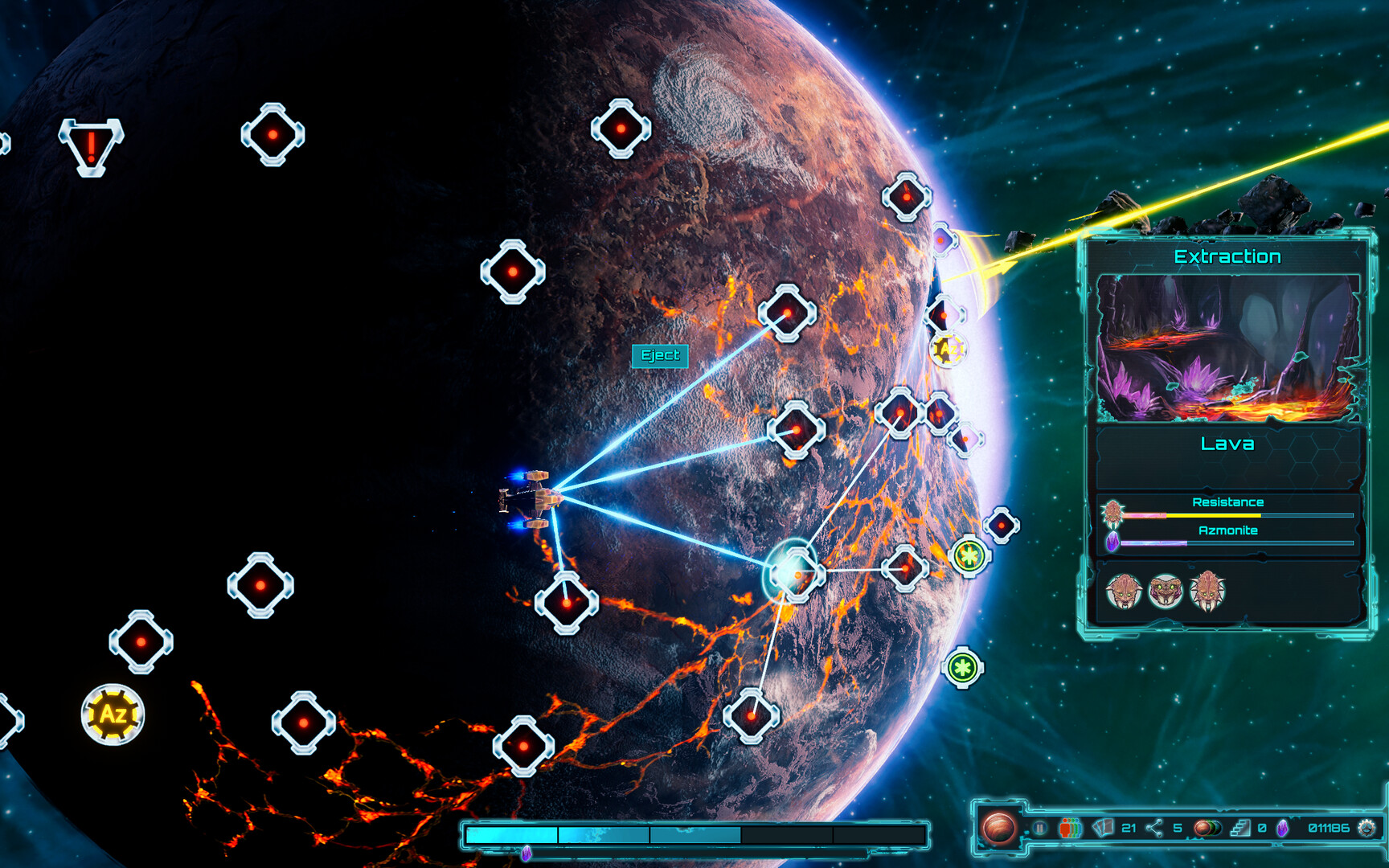Click the level stairs icon showing 0
The height and width of the screenshot is (868, 1389).
(1242, 826)
